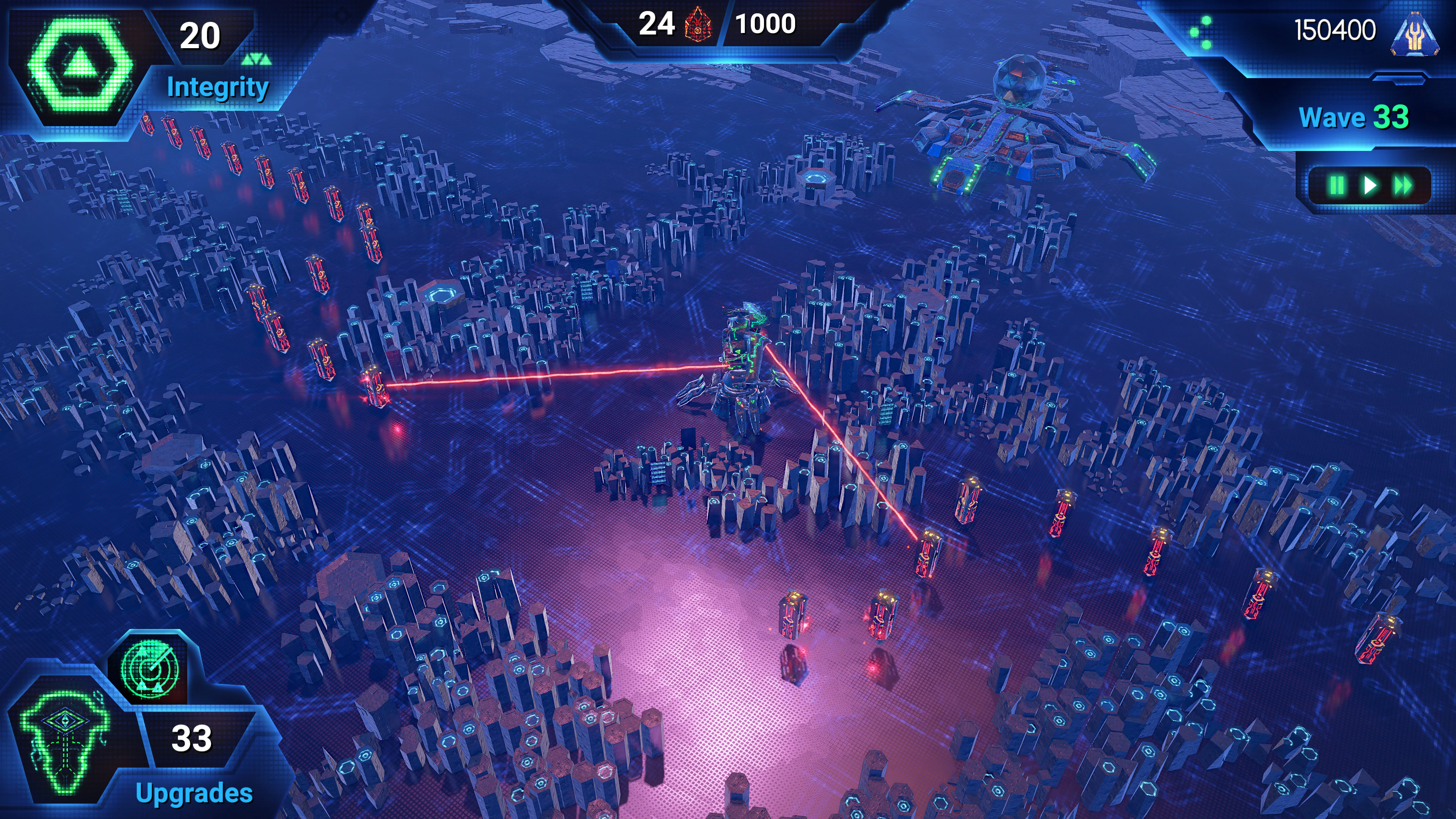Pause the game with the pause button

[1337, 185]
